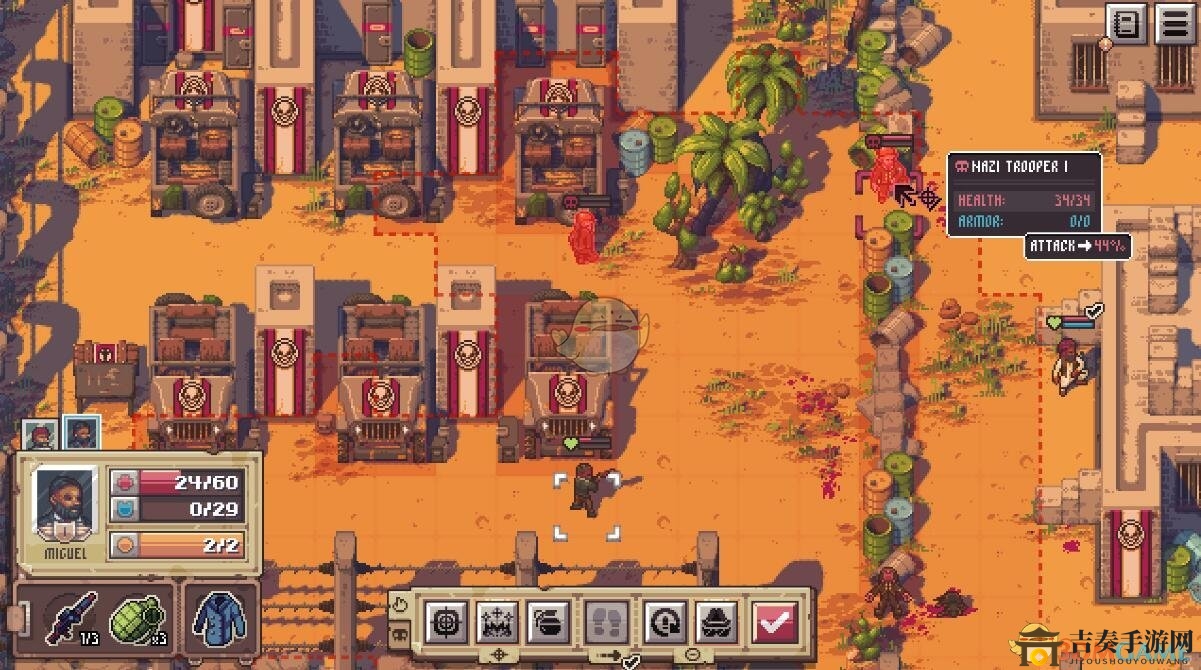Open the notebook journal icon
The height and width of the screenshot is (670, 1201).
tap(1127, 23)
